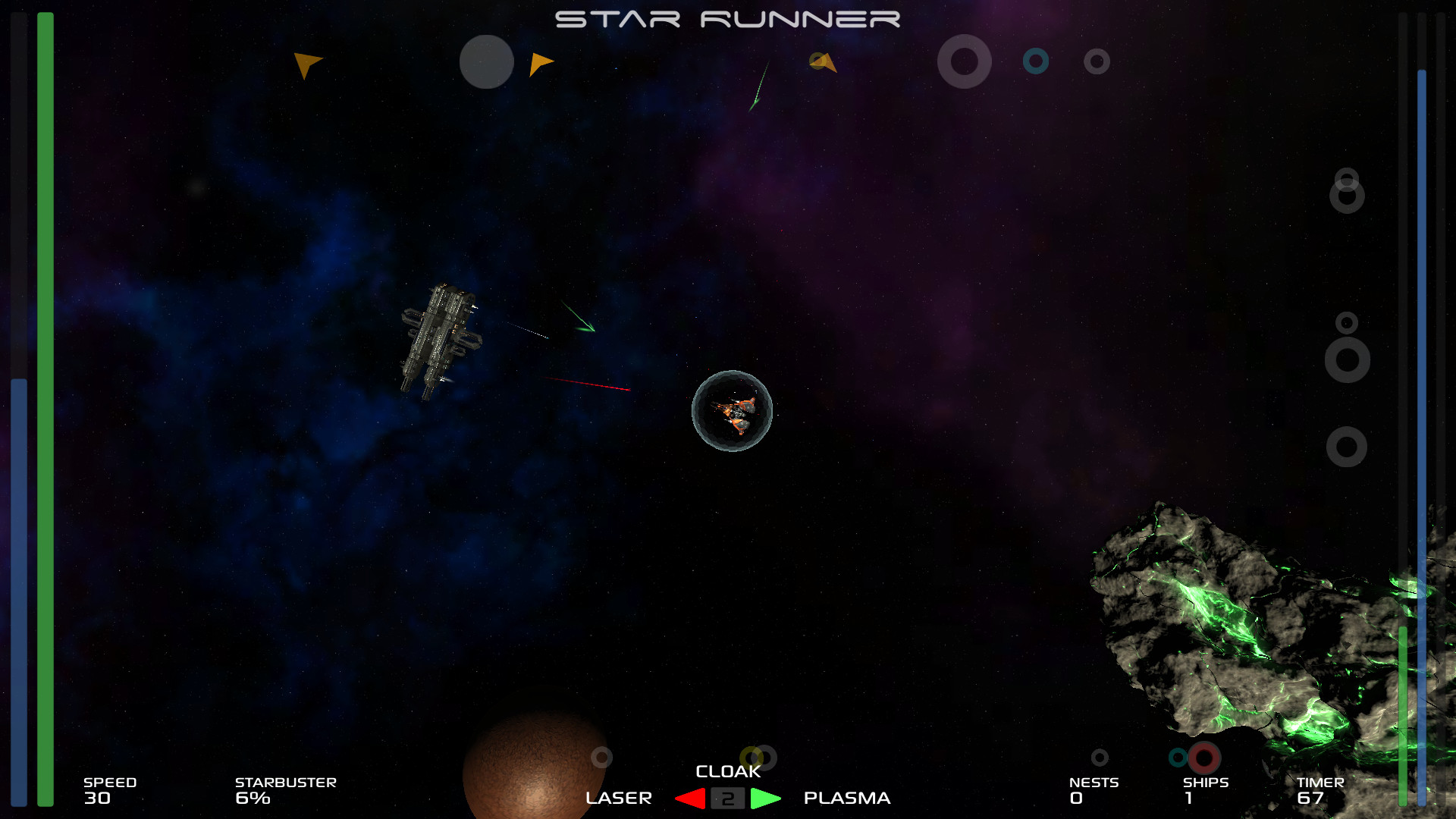1456x819 pixels.
Task: Select the small grey ring above the Laser label
Action: [x=601, y=757]
